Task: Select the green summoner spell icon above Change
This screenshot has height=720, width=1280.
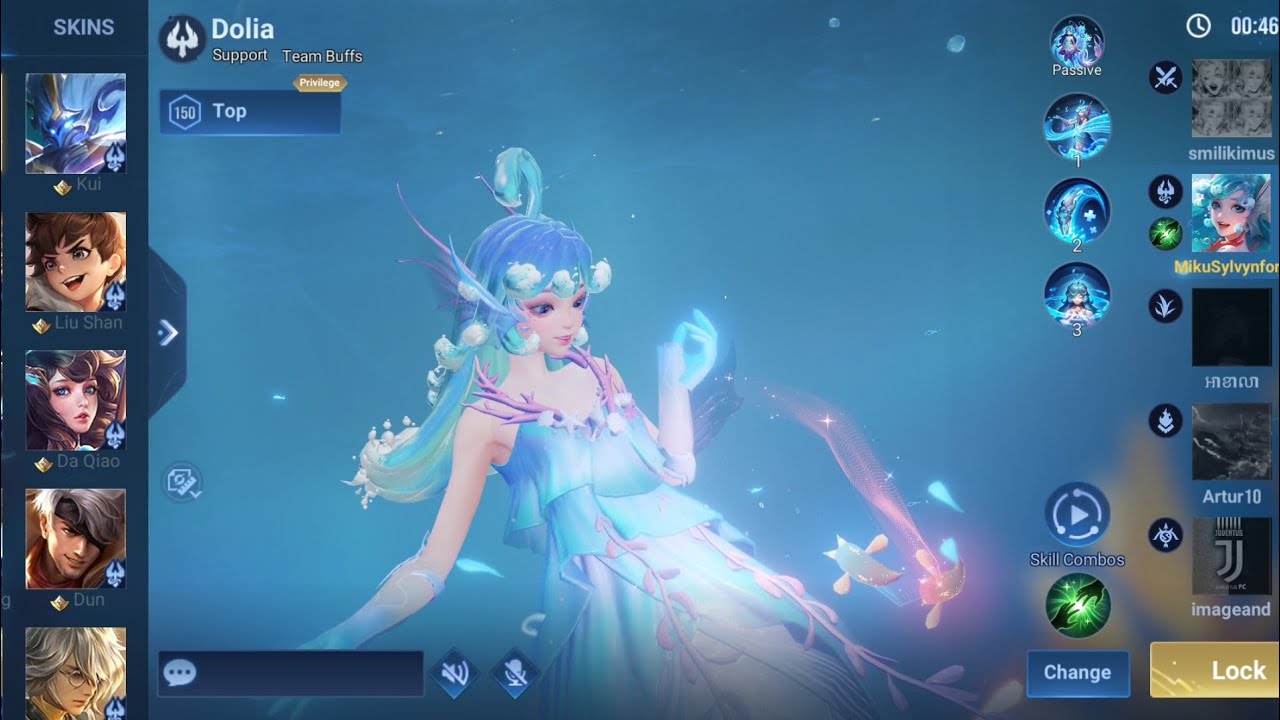Action: [1077, 606]
